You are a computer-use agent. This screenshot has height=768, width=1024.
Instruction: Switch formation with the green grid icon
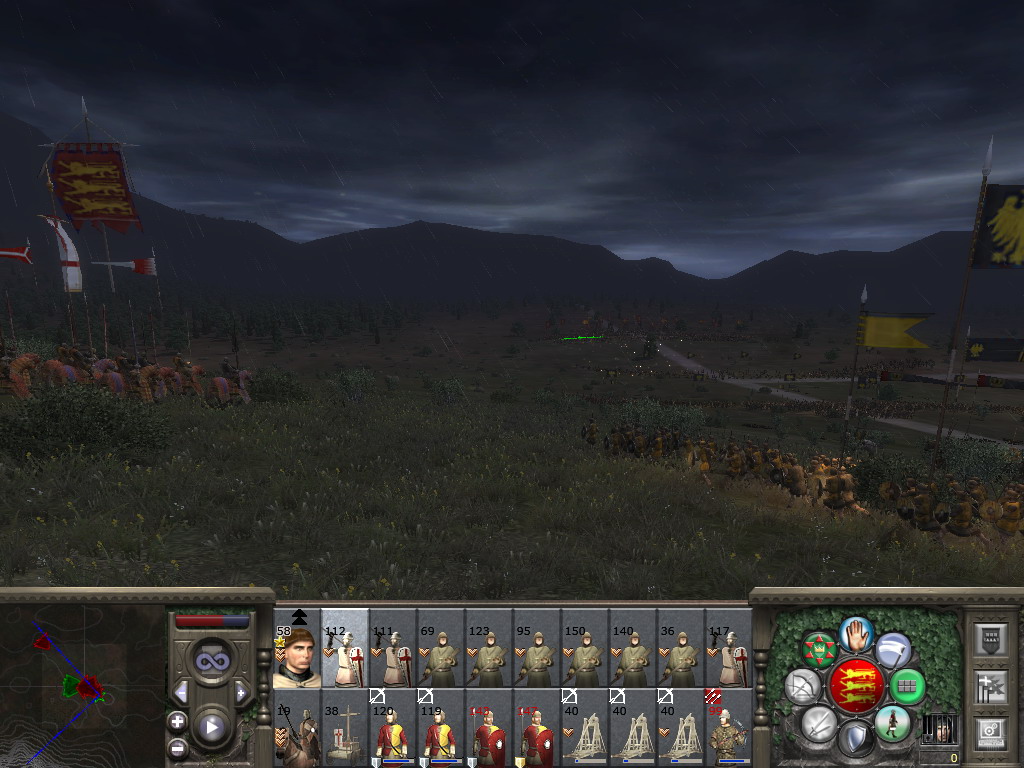tap(908, 687)
